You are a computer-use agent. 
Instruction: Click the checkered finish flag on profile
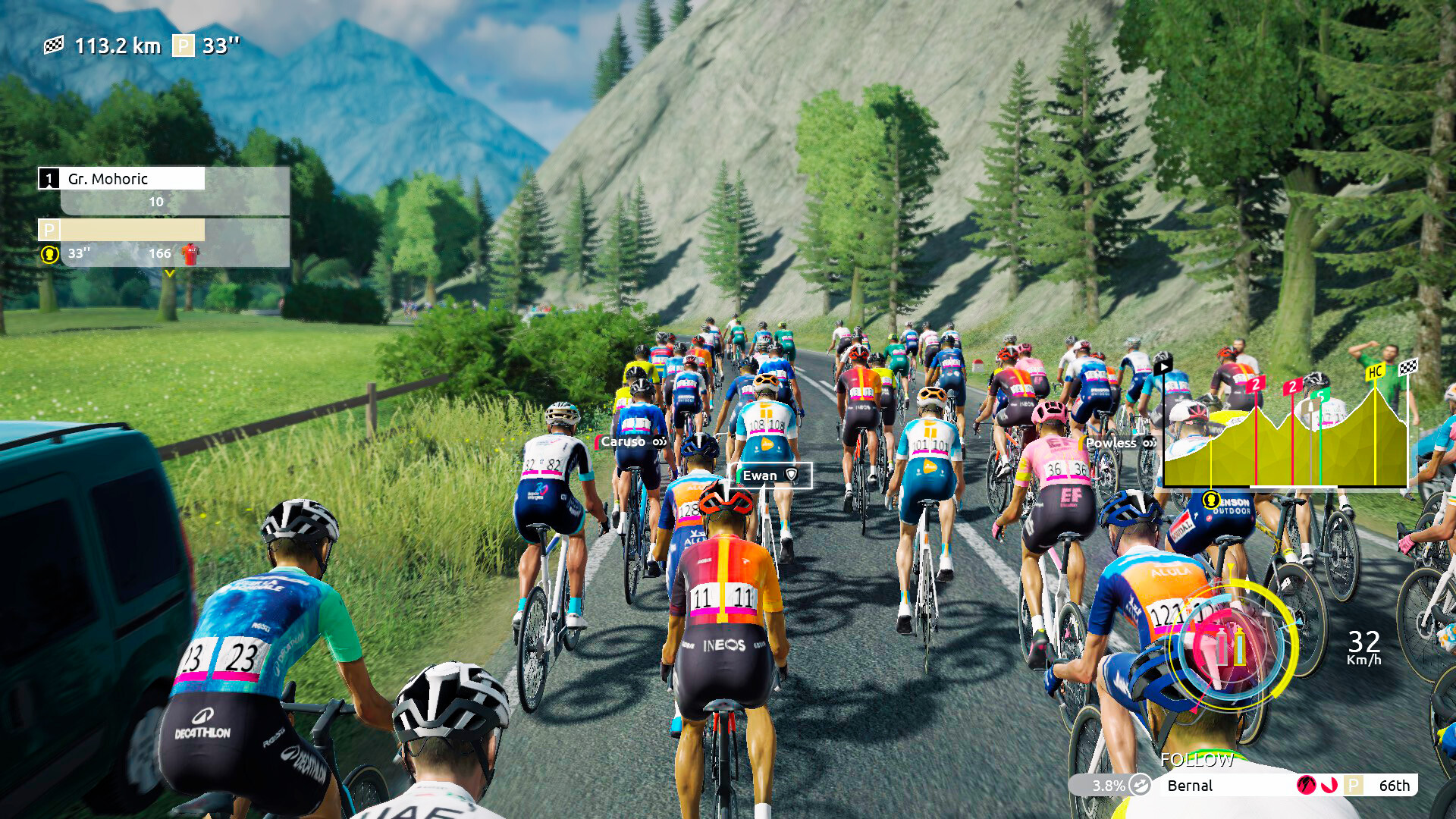[1409, 366]
